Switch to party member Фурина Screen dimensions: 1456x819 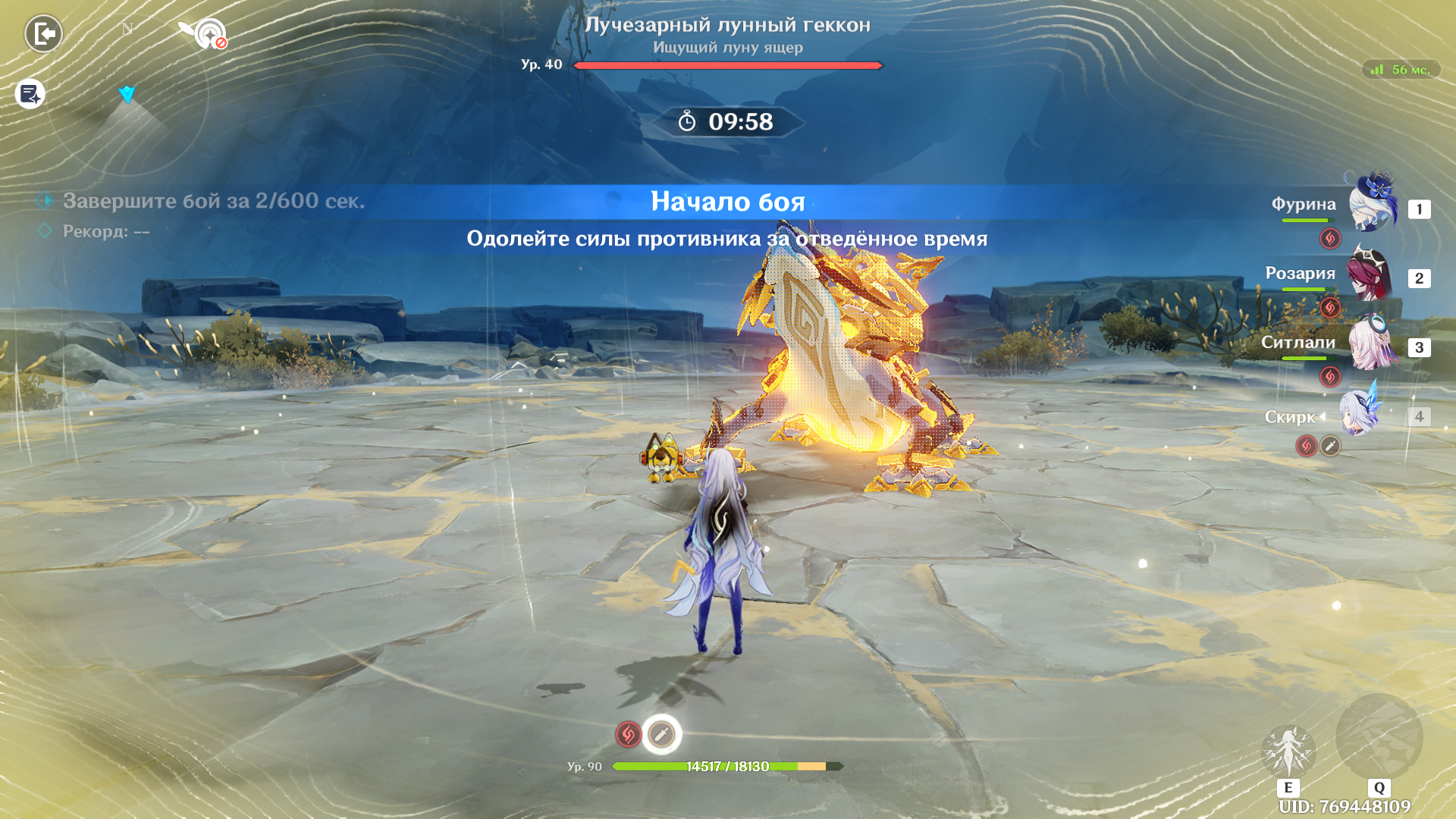1371,205
